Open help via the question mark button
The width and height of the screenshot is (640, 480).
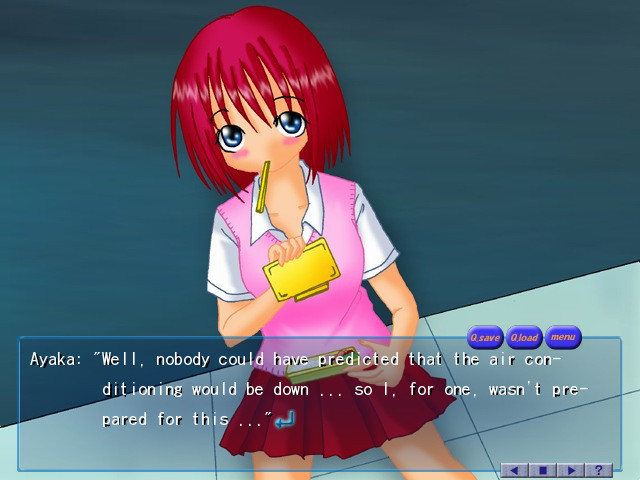click(598, 469)
